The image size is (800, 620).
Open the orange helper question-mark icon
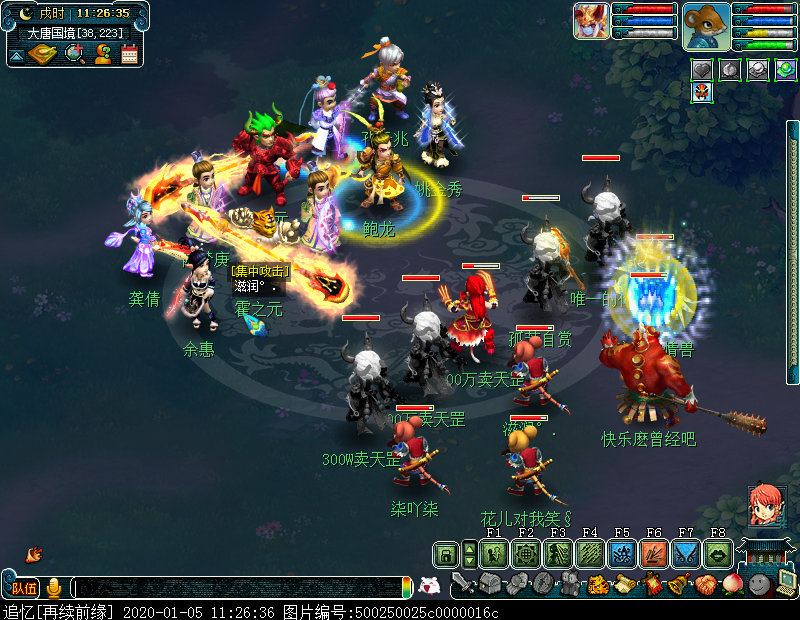coord(102,54)
